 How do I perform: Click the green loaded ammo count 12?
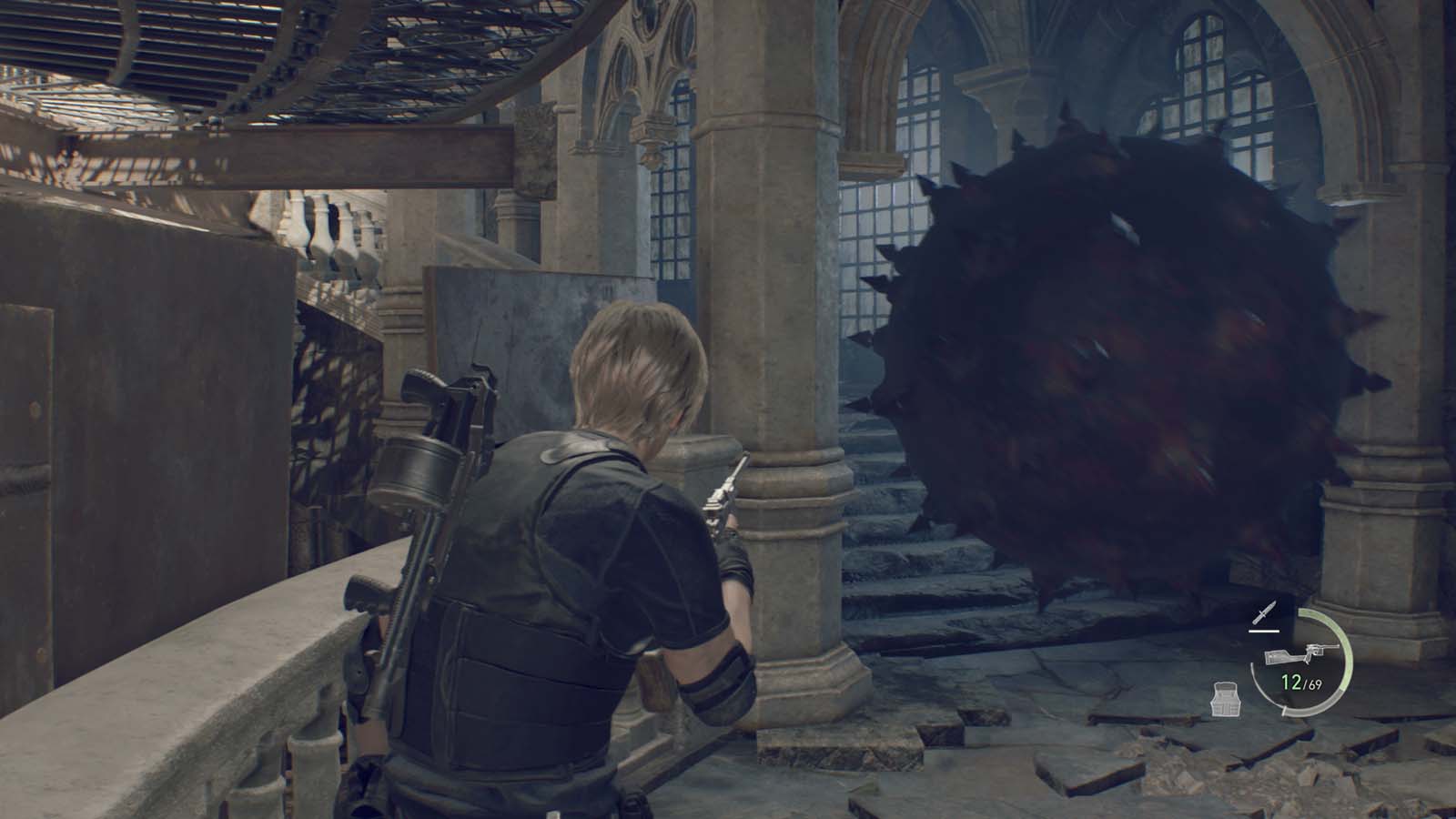1290,681
